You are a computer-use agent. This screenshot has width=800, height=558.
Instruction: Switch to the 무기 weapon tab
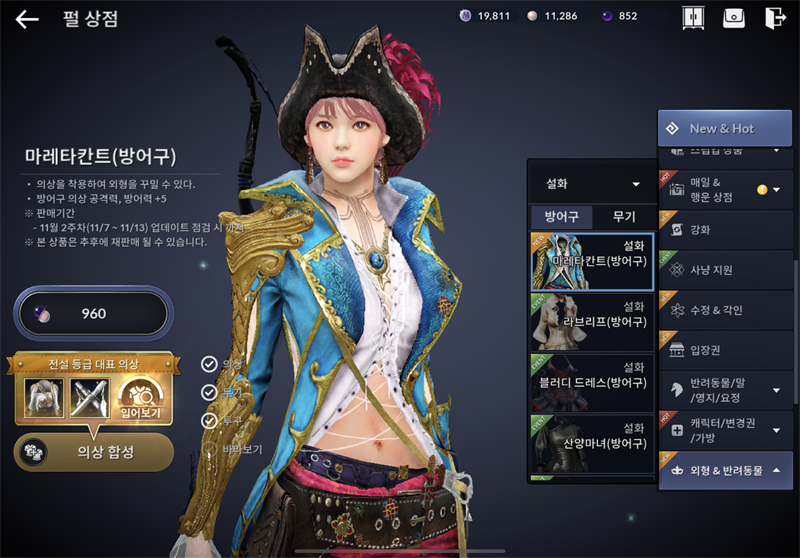pyautogui.click(x=623, y=216)
